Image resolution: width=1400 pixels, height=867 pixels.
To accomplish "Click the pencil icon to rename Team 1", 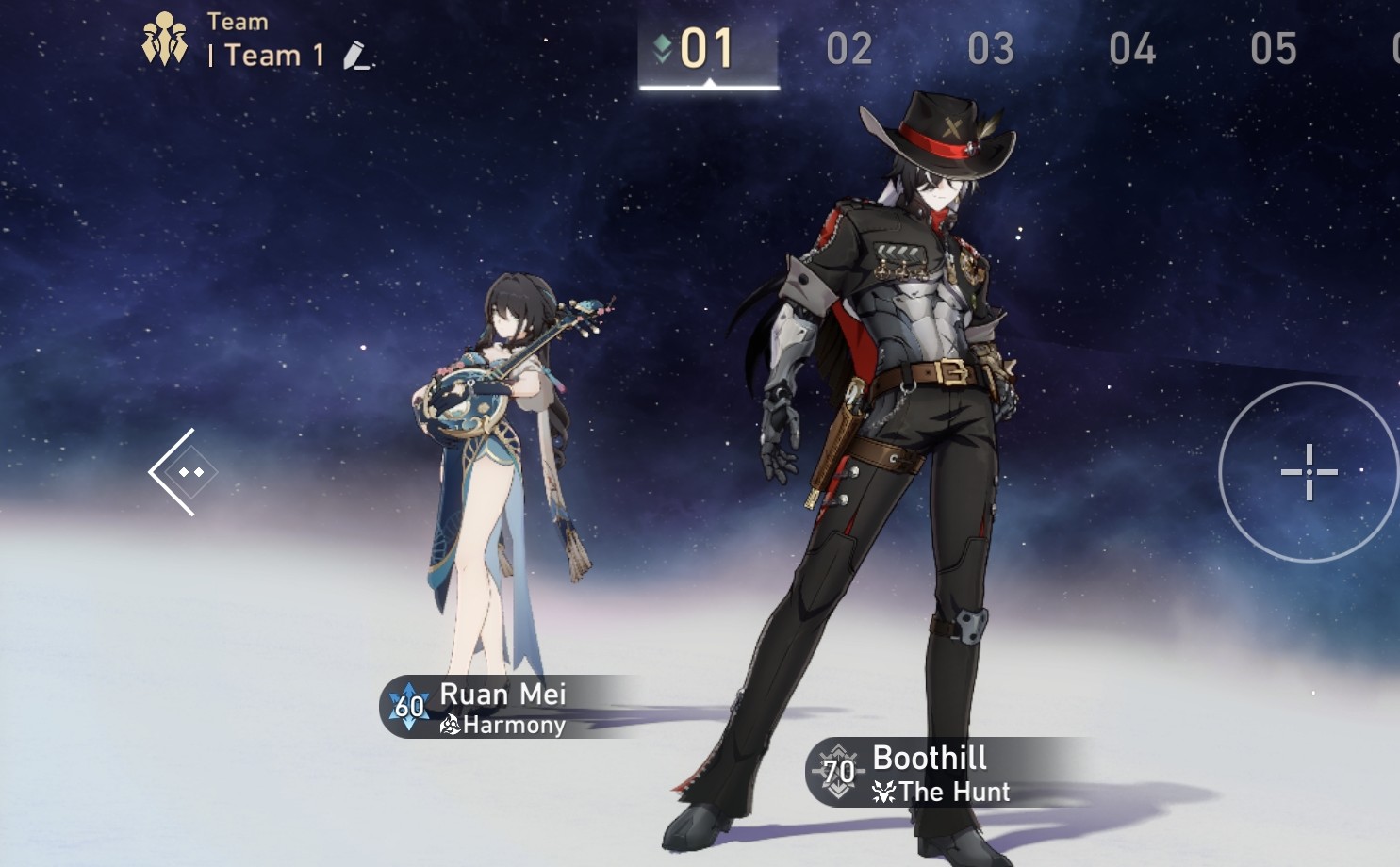I will pyautogui.click(x=355, y=56).
